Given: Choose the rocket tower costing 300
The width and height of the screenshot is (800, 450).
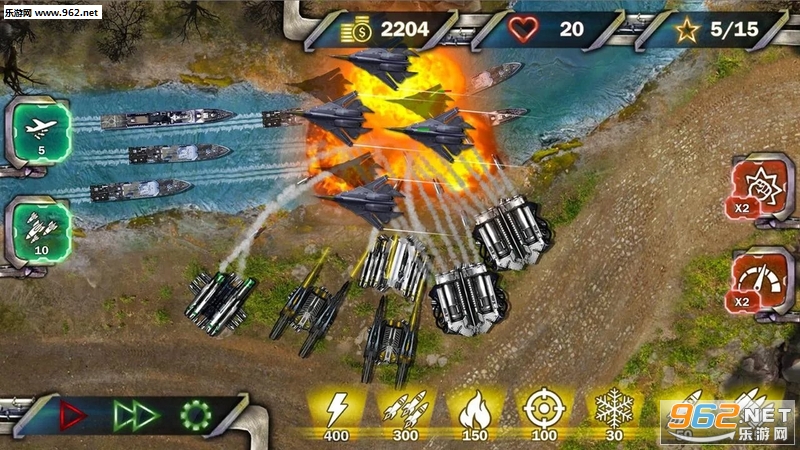Looking at the screenshot, I should 405,411.
